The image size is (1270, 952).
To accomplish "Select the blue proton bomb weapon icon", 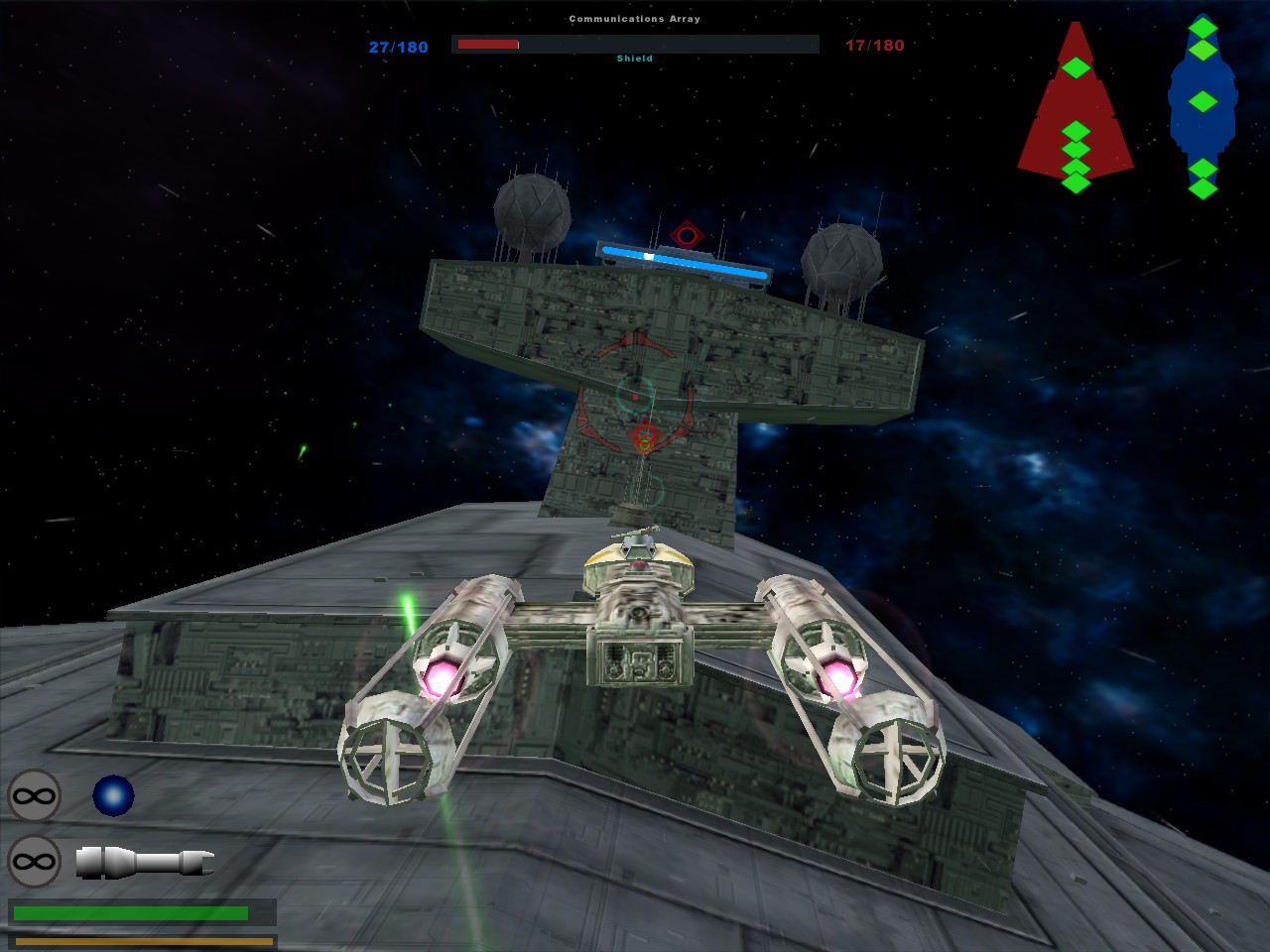I will click(113, 795).
